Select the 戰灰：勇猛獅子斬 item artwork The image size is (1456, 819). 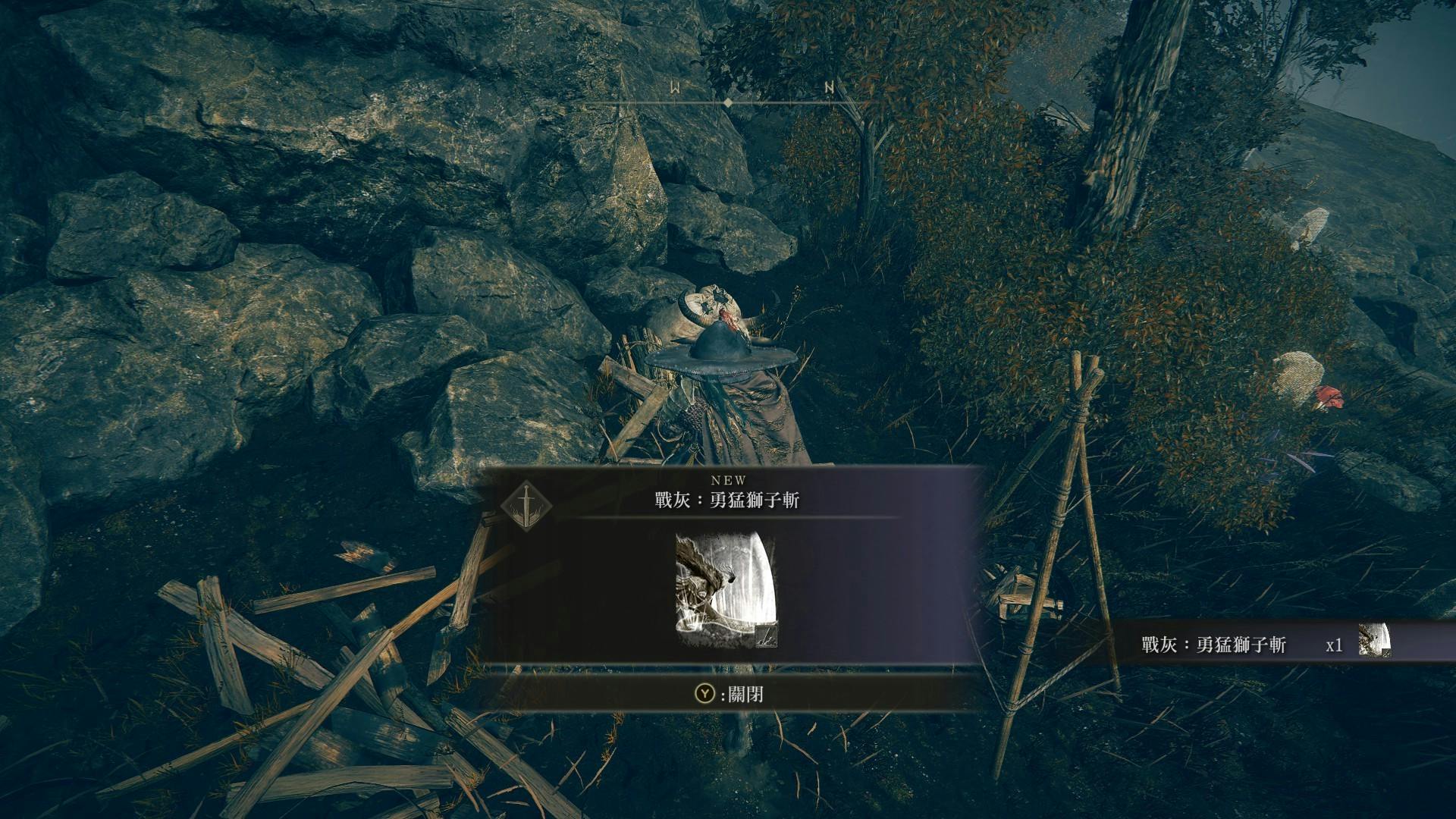pyautogui.click(x=726, y=591)
